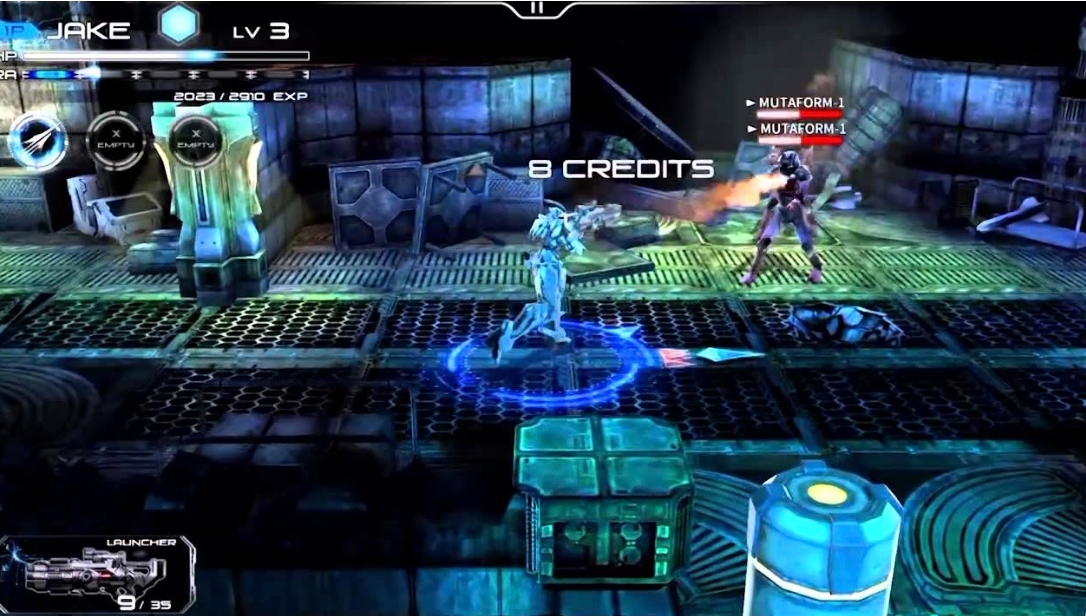Pause the game with the top button
1086x616 pixels.
(538, 8)
